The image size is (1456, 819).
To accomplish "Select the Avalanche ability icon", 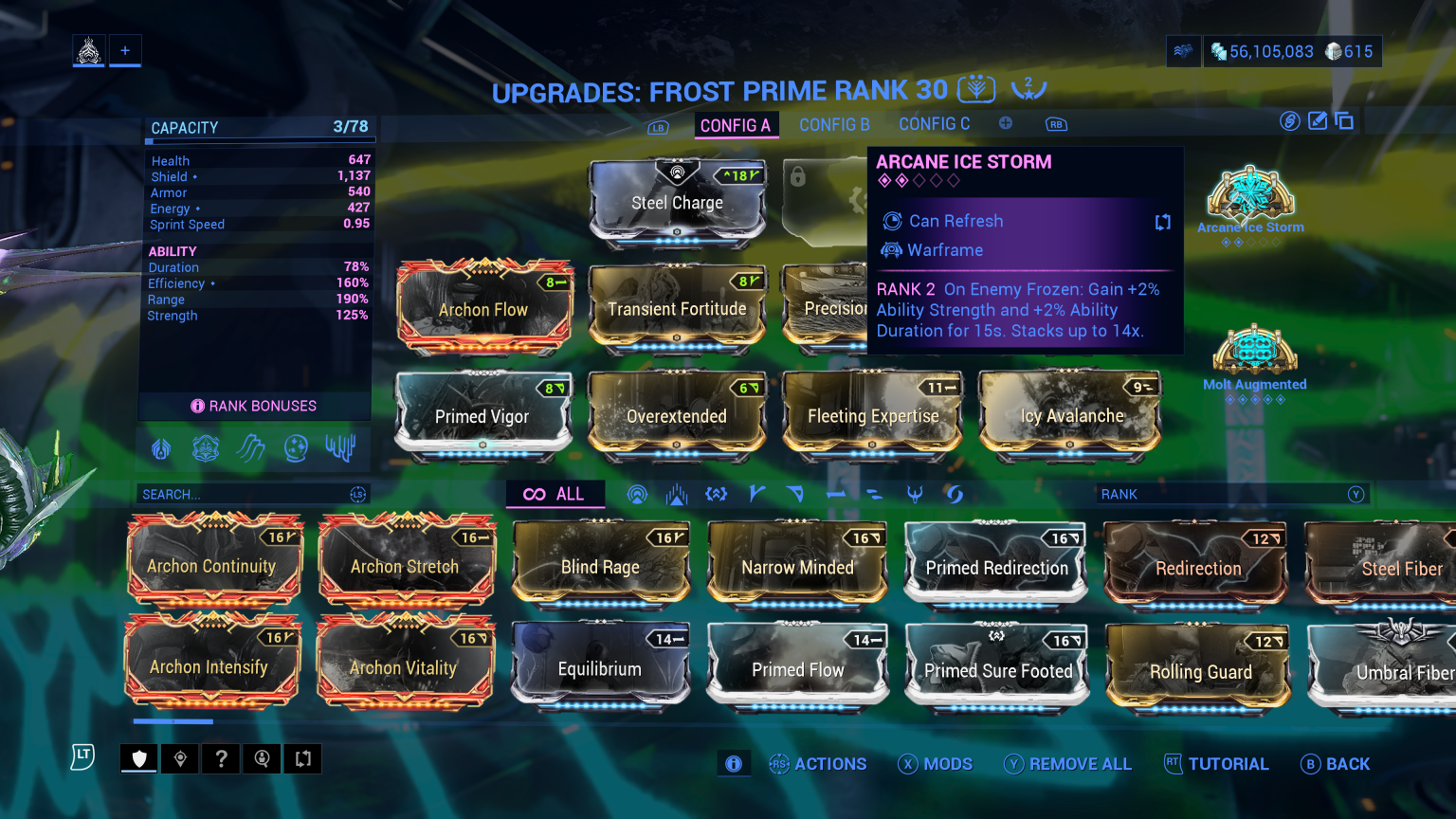I will pyautogui.click(x=341, y=448).
